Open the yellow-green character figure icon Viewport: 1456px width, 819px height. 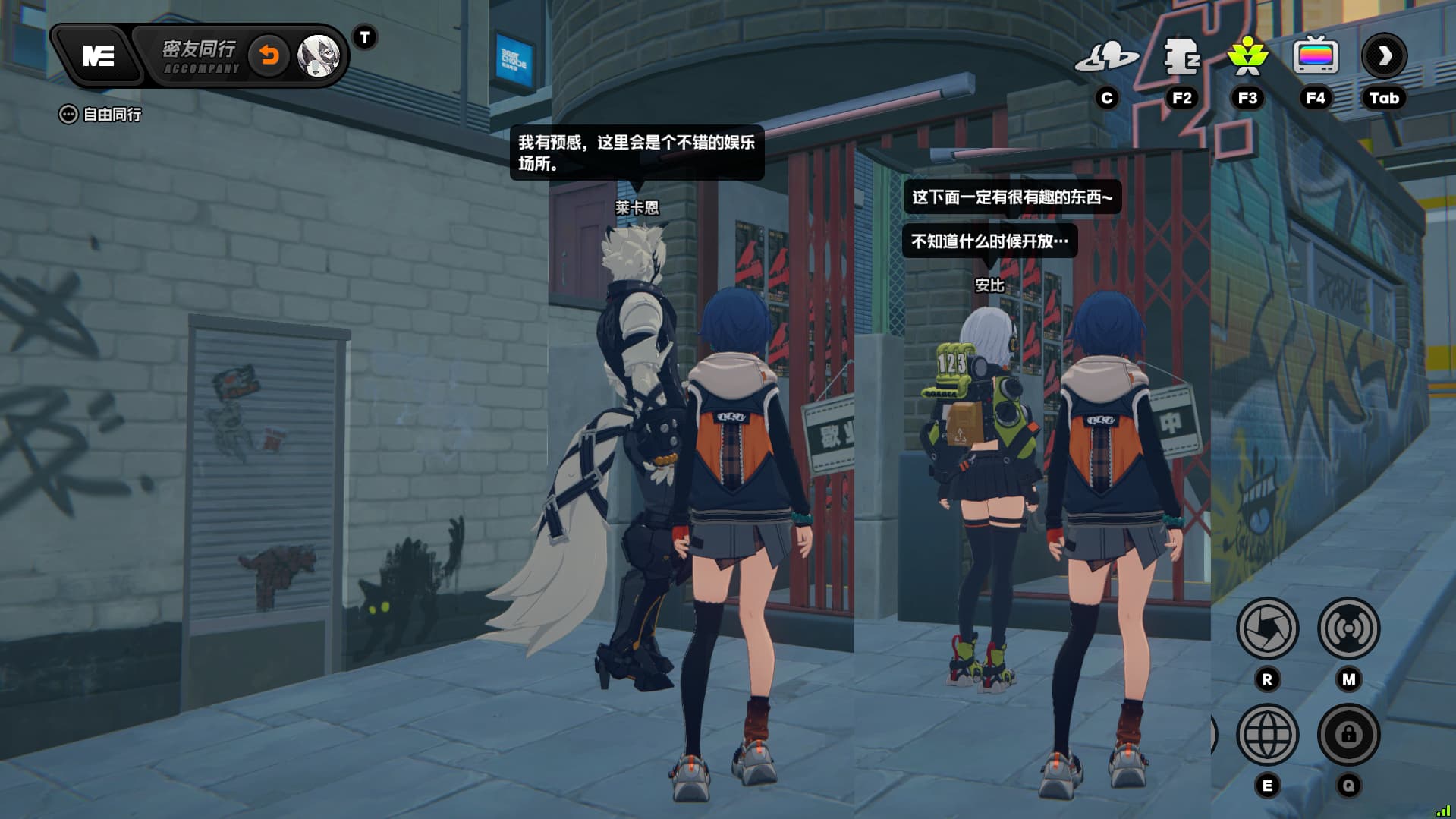(1247, 57)
